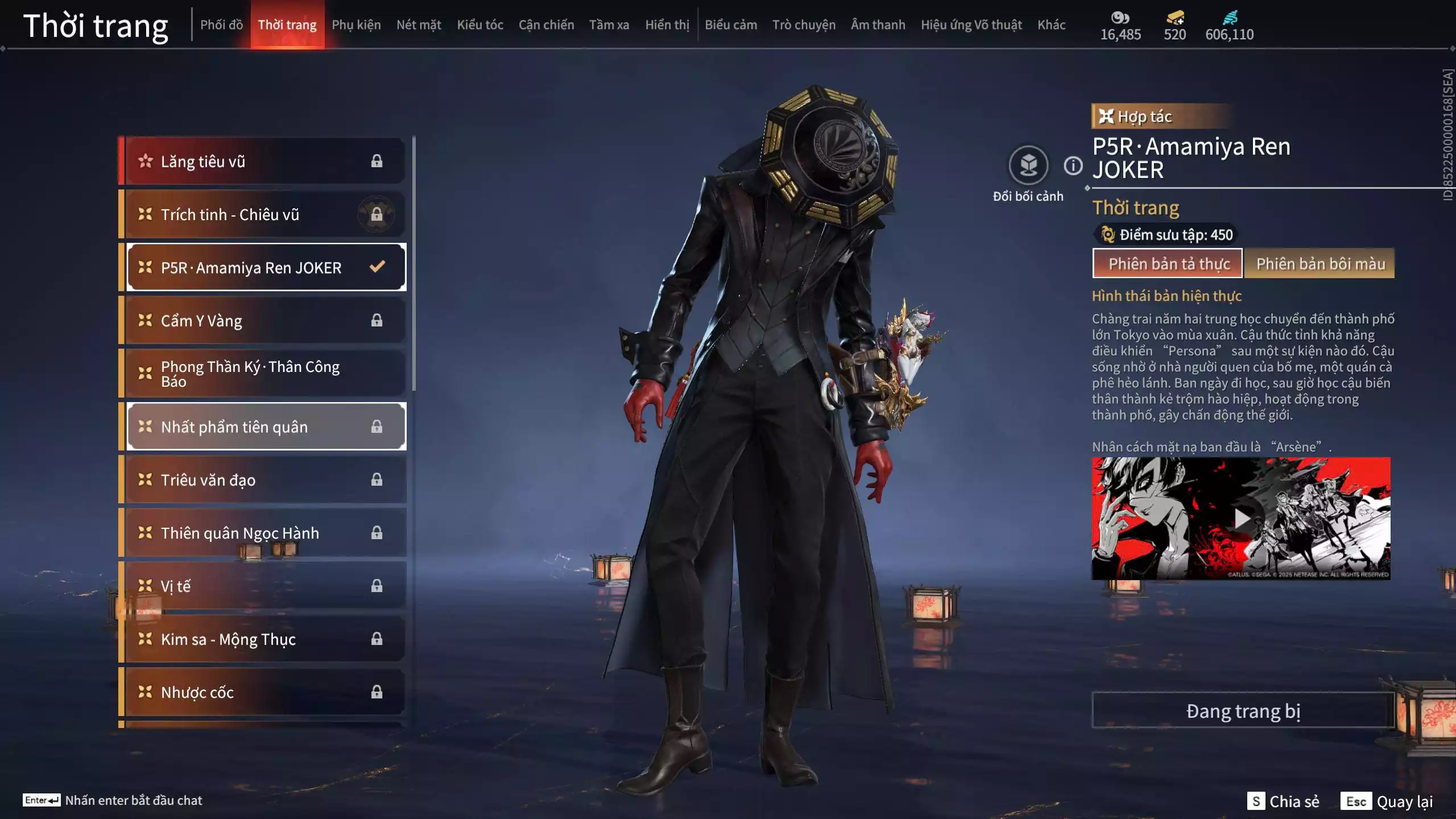The width and height of the screenshot is (1456, 819).
Task: Open the outfit info icon
Action: coord(1073,166)
